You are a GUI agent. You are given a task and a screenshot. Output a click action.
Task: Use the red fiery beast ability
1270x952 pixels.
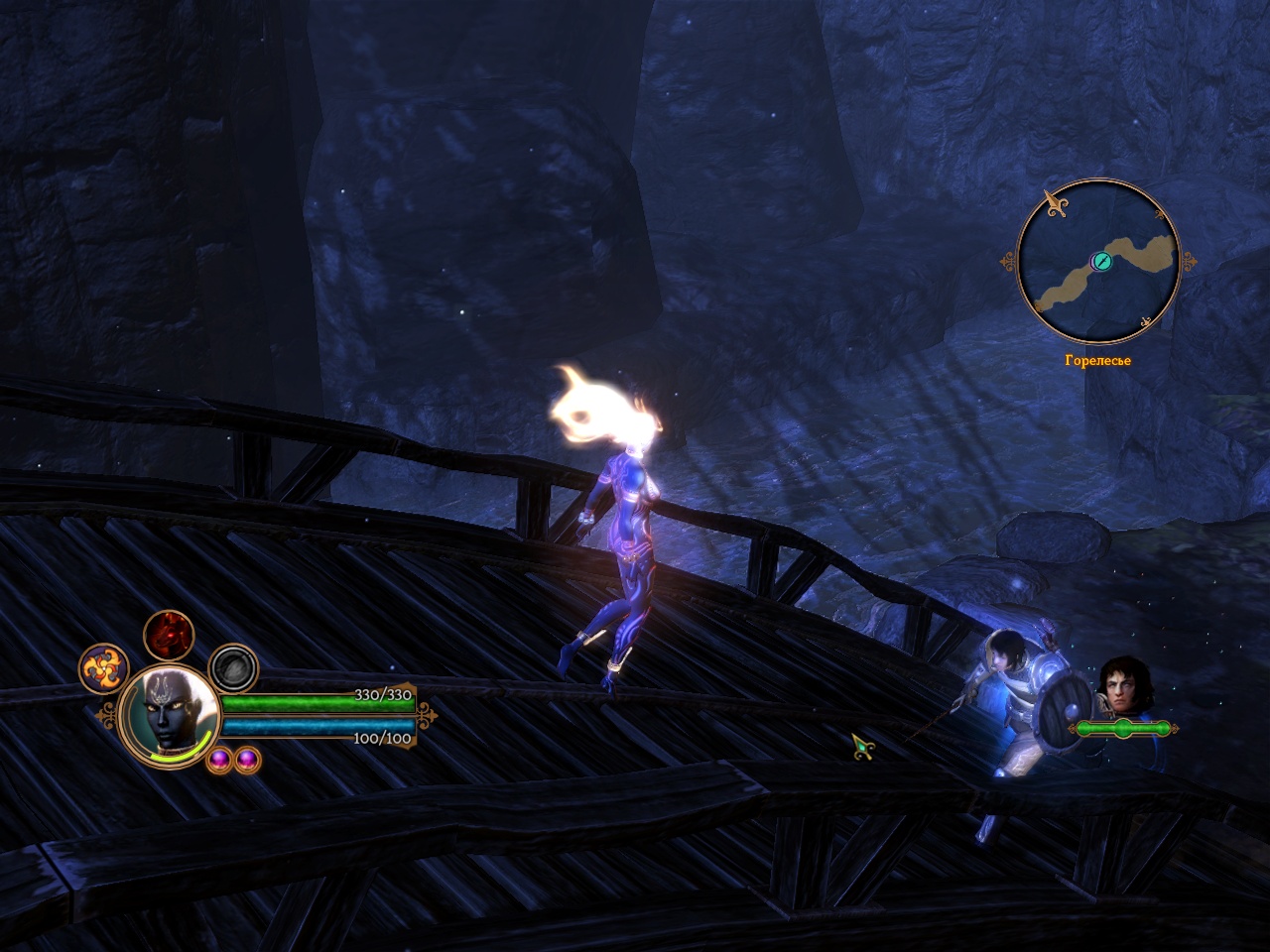pos(169,635)
